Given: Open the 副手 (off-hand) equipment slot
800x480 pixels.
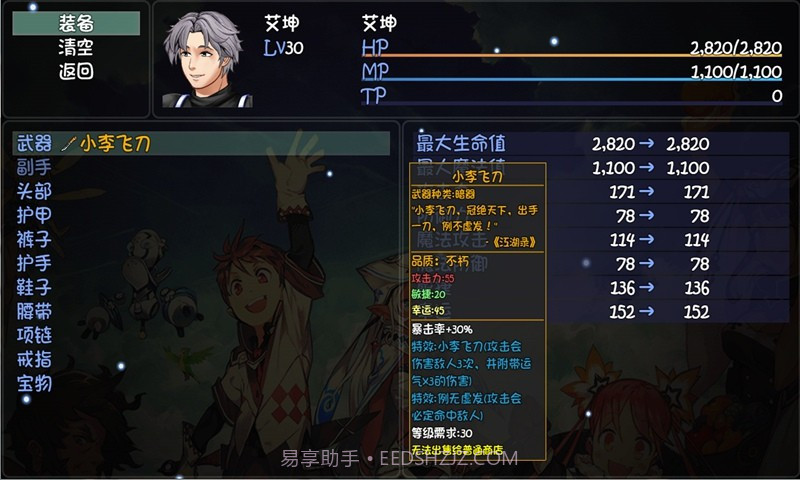Looking at the screenshot, I should (35, 168).
